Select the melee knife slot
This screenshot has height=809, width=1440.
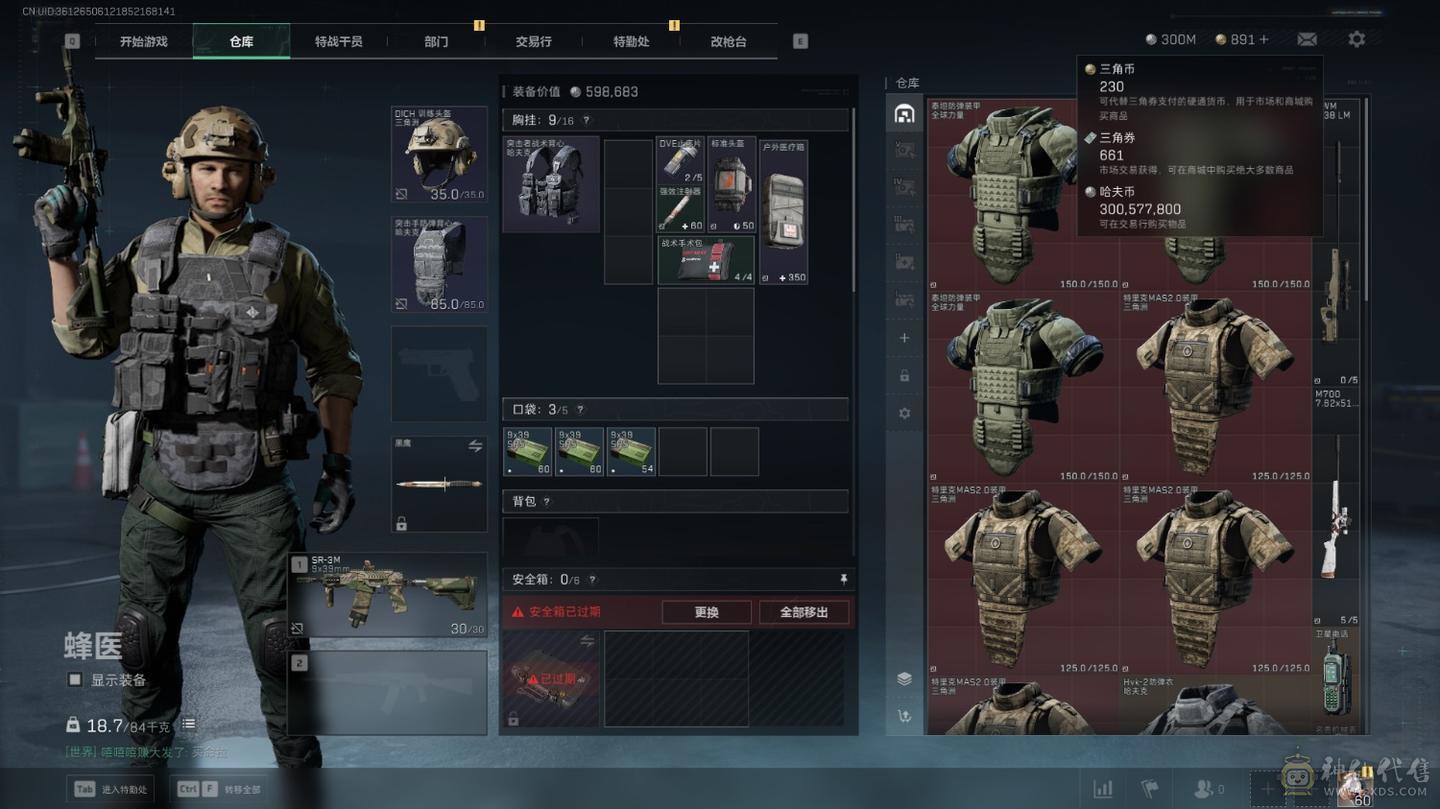pyautogui.click(x=439, y=484)
